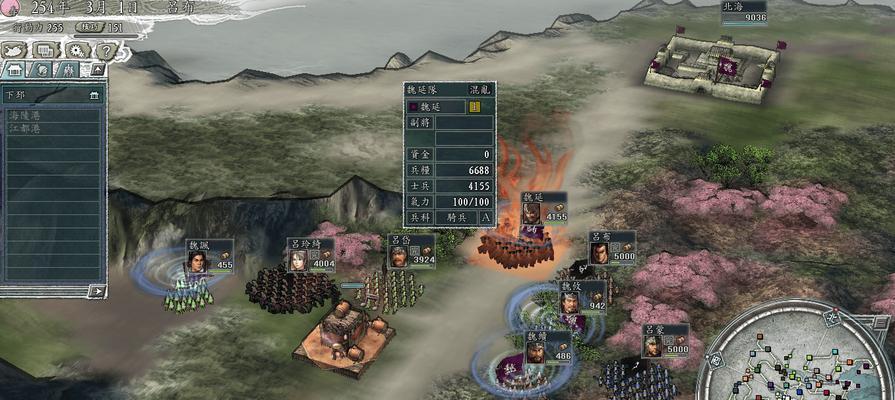Select the 呂布 unit label
895x400 pixels.
point(611,246)
